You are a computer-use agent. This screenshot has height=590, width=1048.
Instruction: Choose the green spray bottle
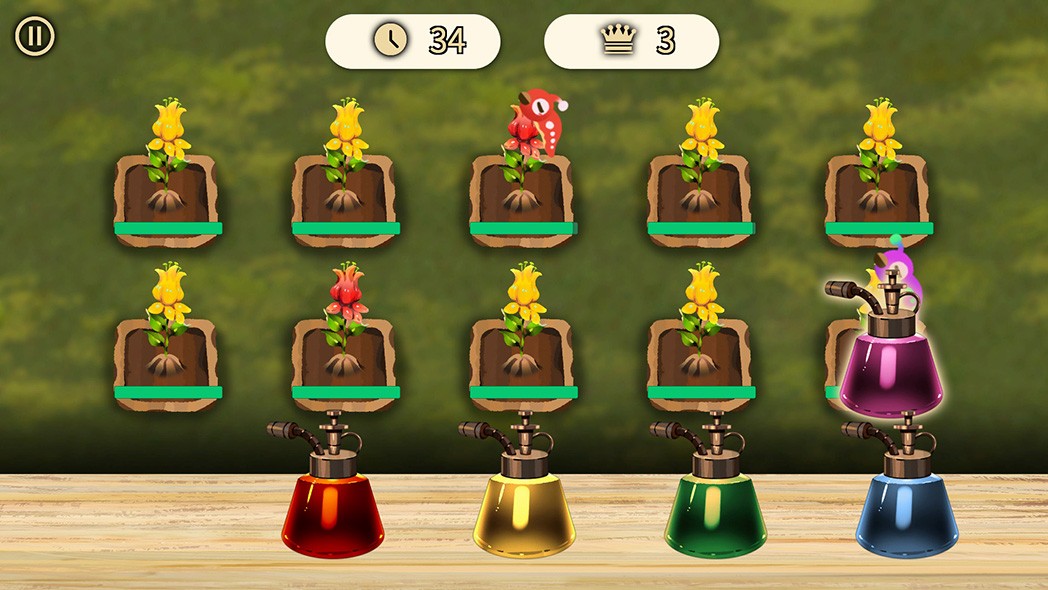(x=715, y=510)
